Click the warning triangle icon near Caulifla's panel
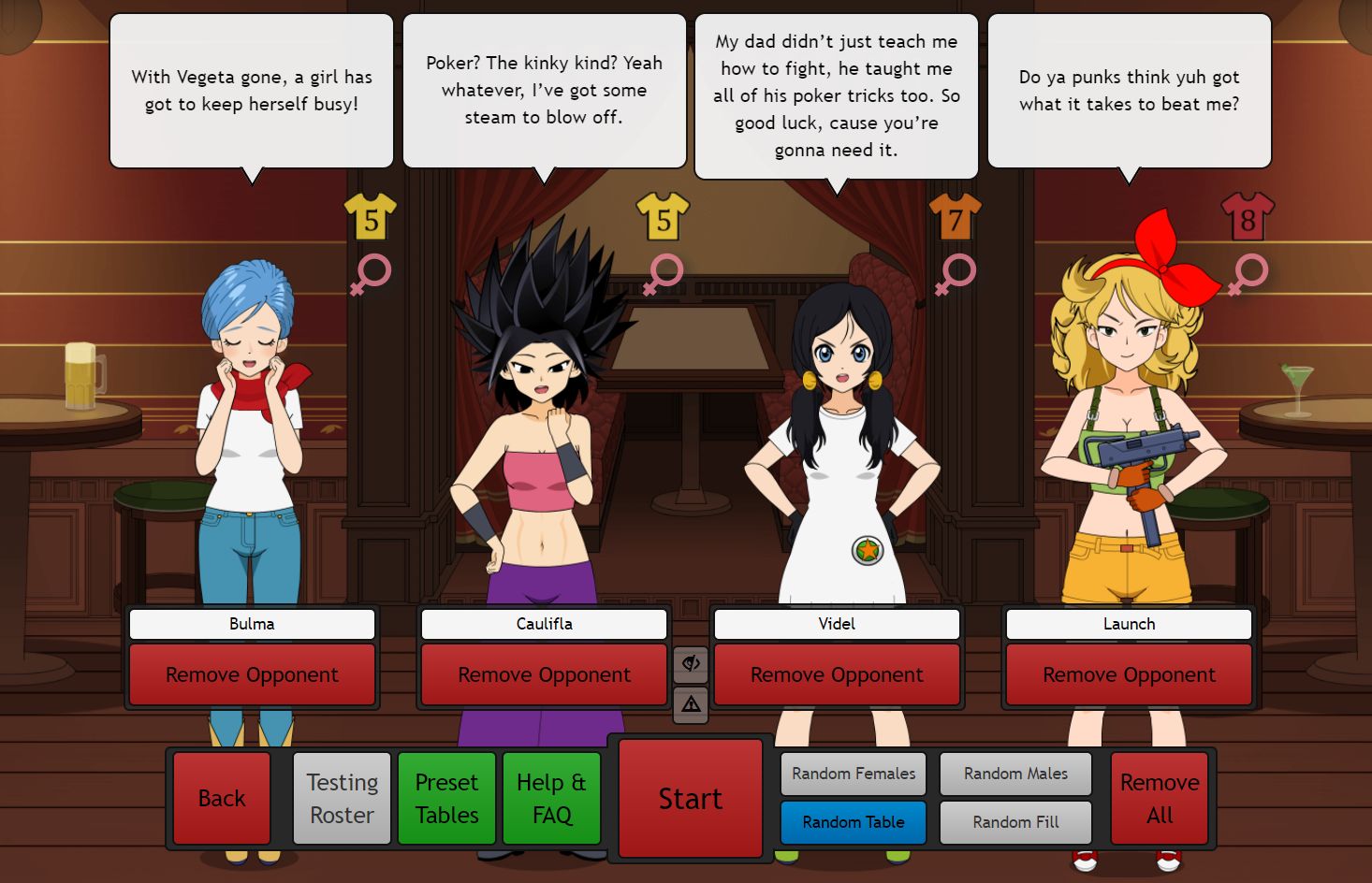The width and height of the screenshot is (1372, 883). coord(691,703)
